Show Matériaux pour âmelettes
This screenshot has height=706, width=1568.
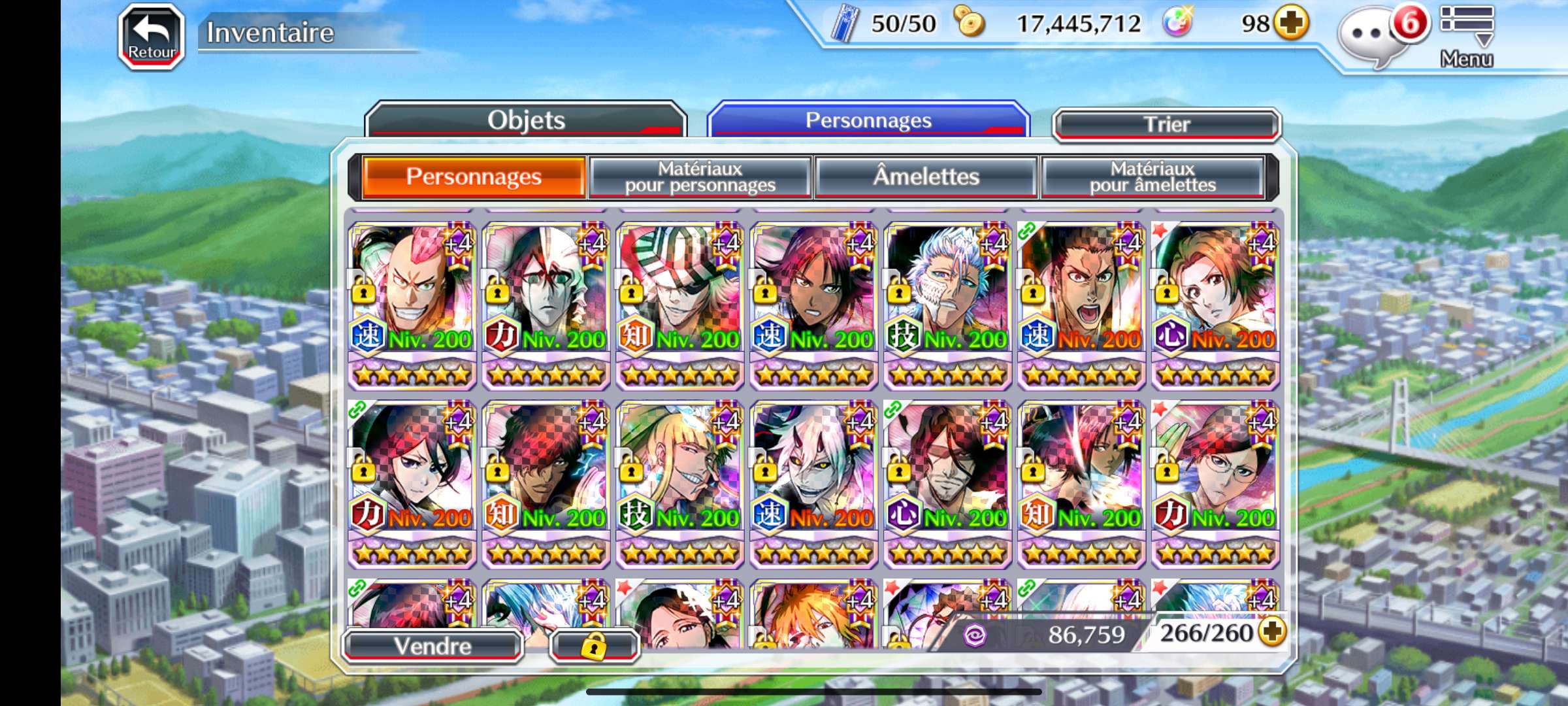[1152, 176]
